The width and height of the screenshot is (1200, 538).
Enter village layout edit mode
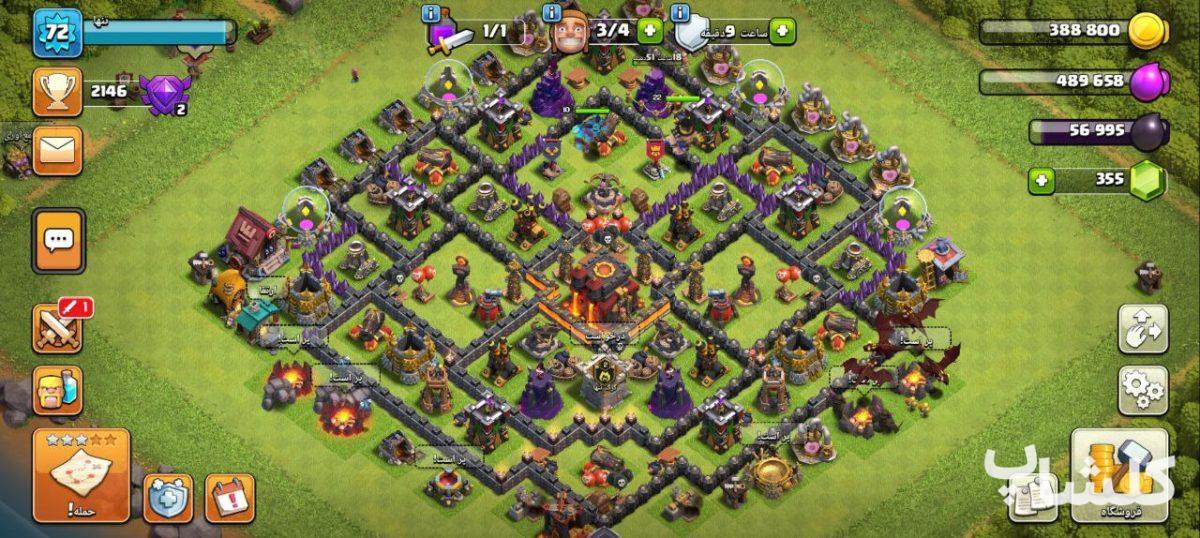click(1143, 329)
